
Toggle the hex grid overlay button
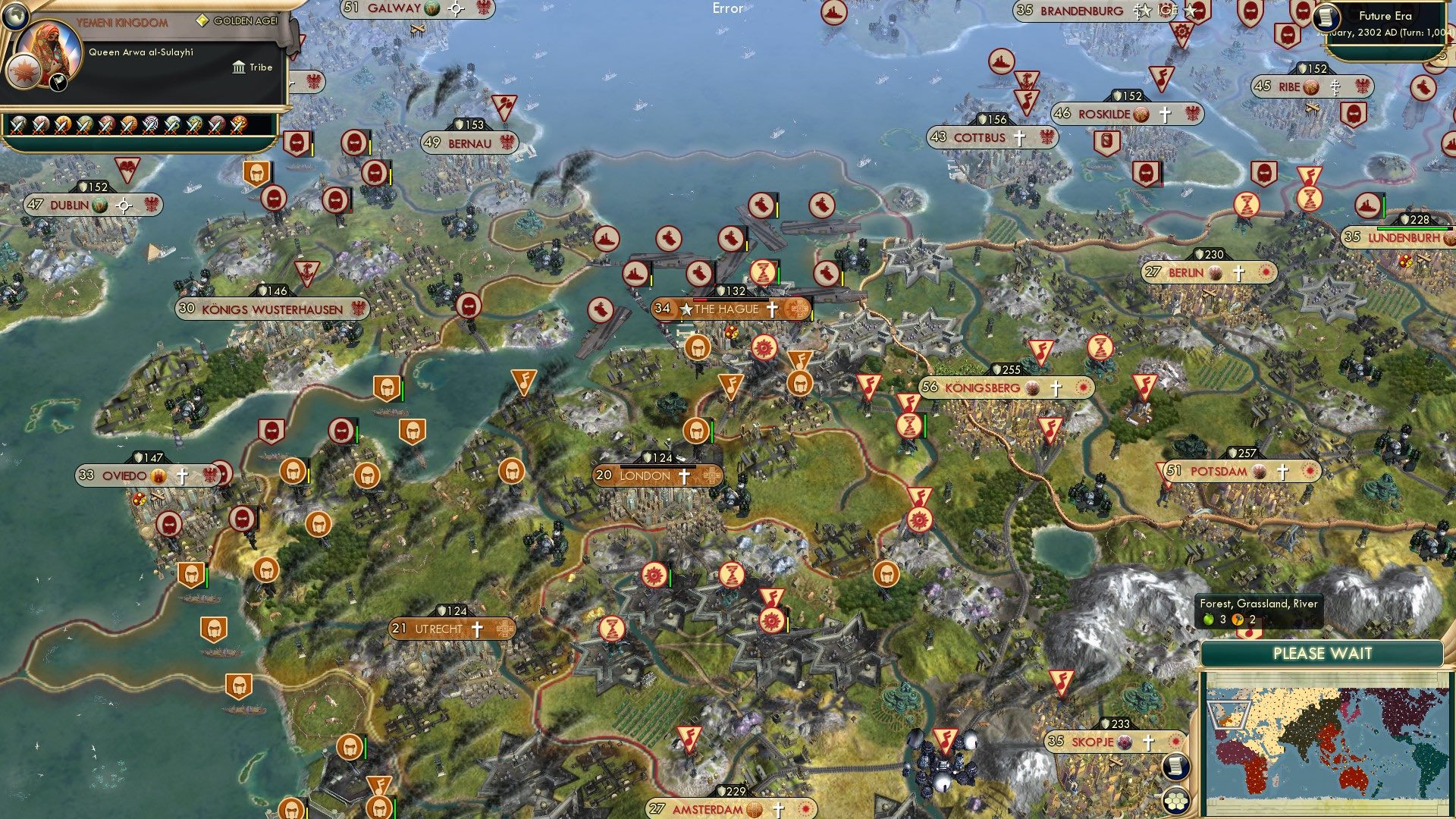[1175, 800]
